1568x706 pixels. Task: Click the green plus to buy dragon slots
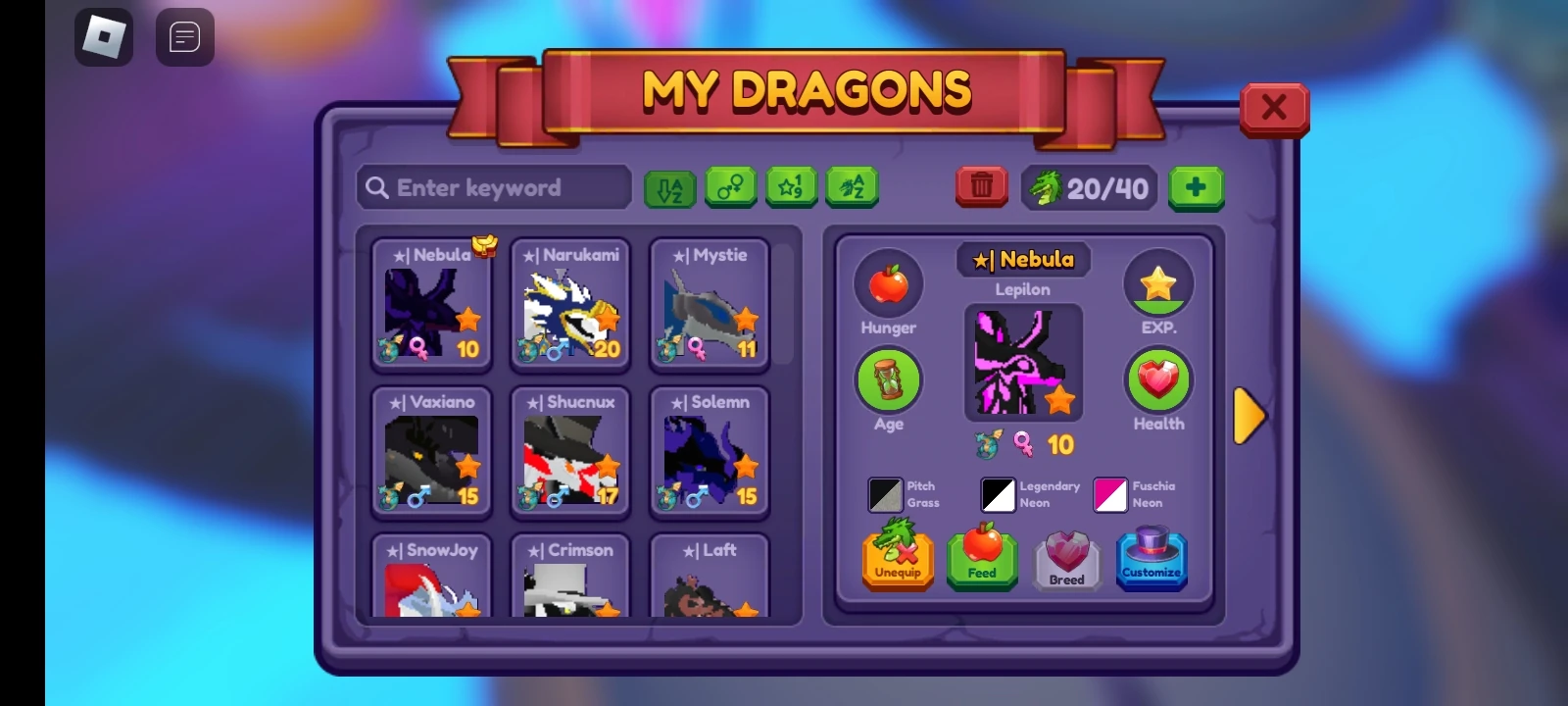(1196, 187)
